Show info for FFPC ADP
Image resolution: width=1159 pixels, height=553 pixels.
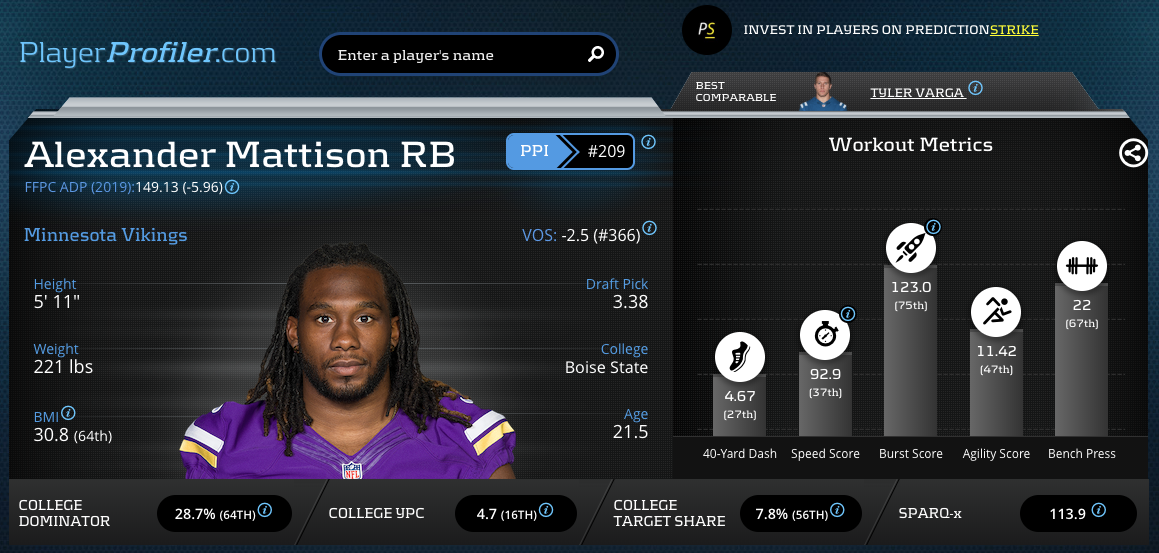click(232, 187)
